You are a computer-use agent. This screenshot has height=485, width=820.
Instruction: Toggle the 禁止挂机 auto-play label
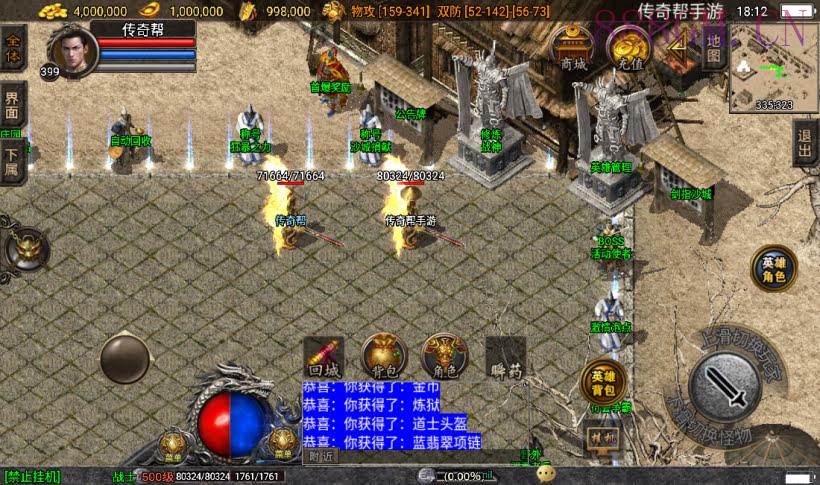pyautogui.click(x=33, y=476)
